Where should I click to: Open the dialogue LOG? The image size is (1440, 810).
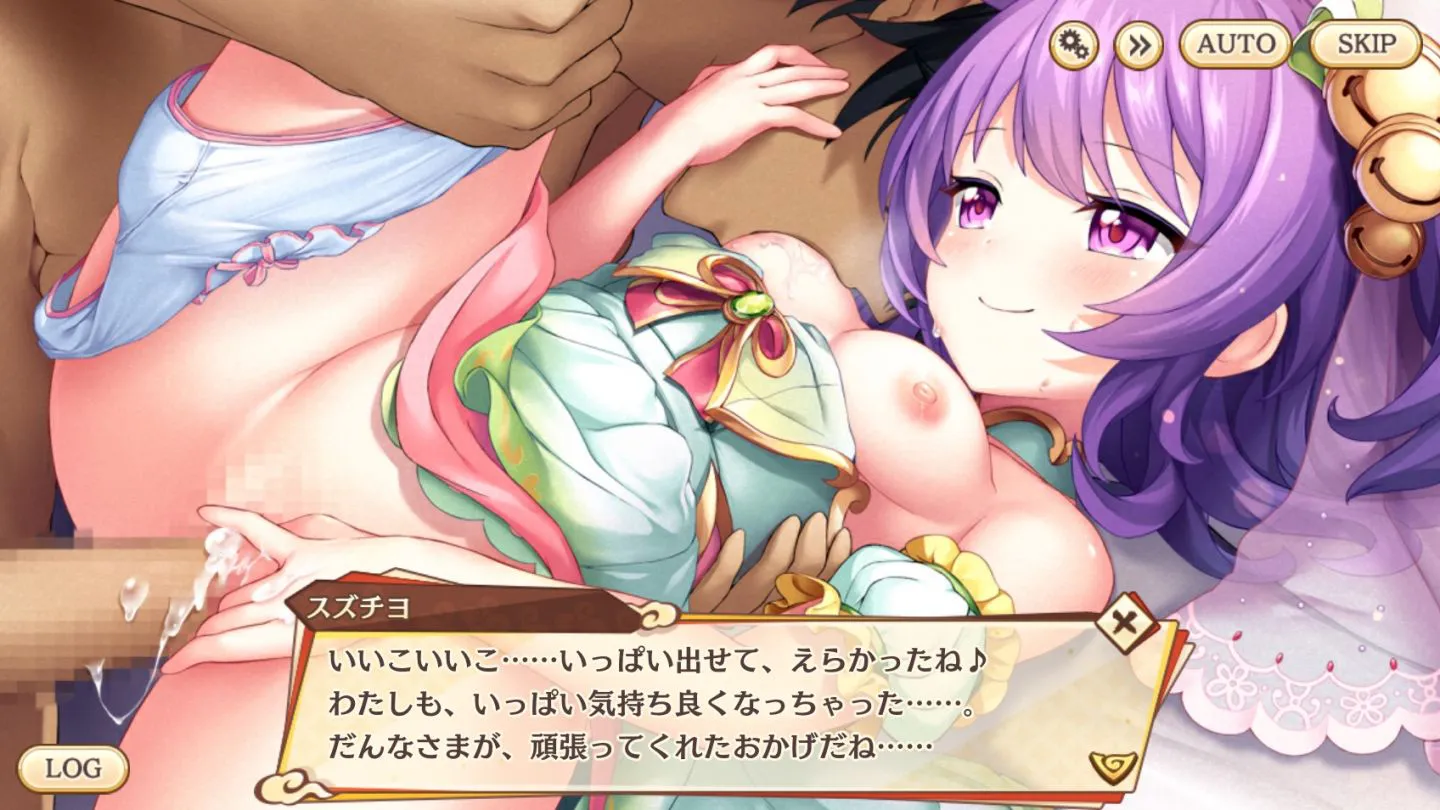coord(73,768)
